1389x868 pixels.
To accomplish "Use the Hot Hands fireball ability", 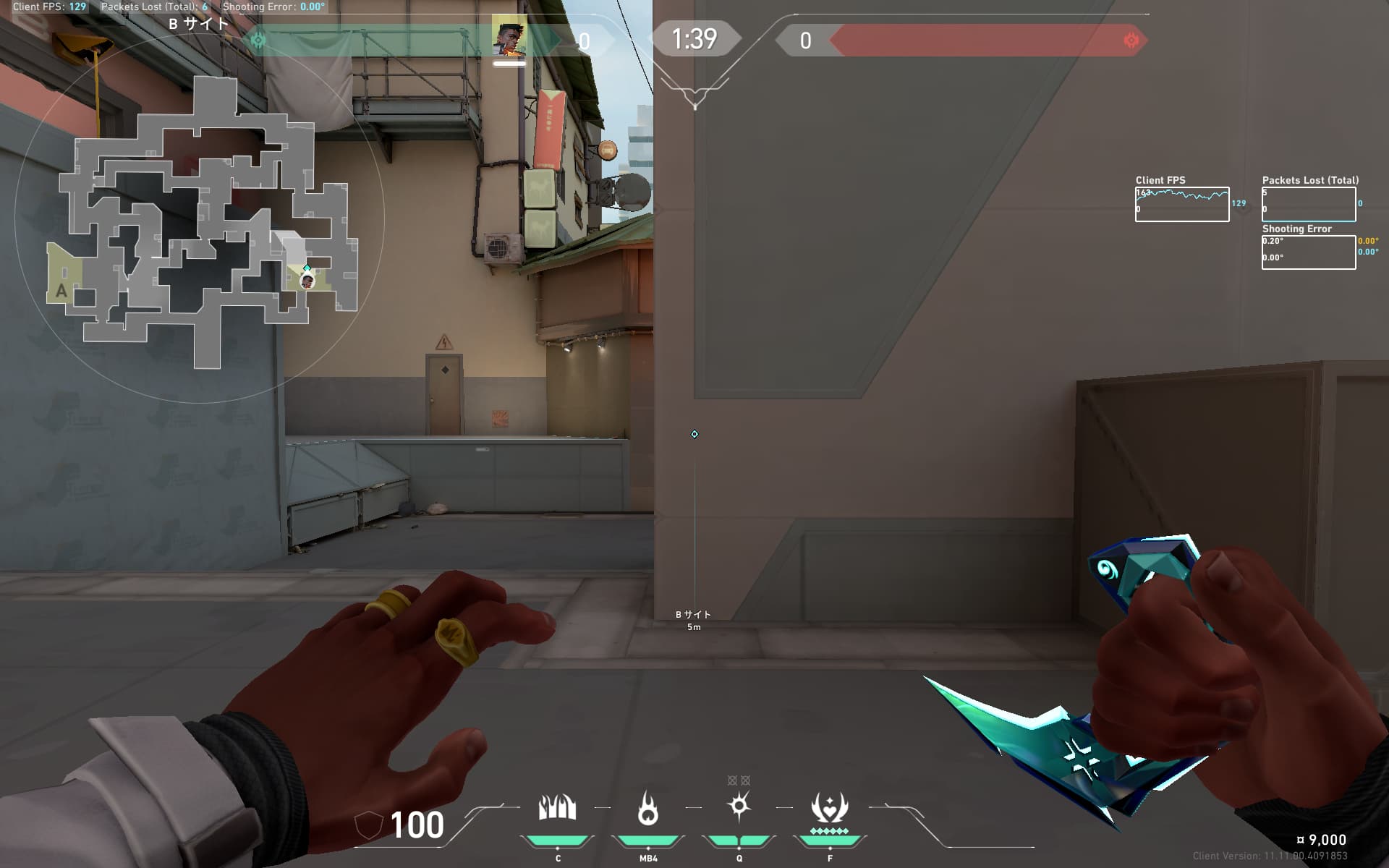I will [x=648, y=808].
